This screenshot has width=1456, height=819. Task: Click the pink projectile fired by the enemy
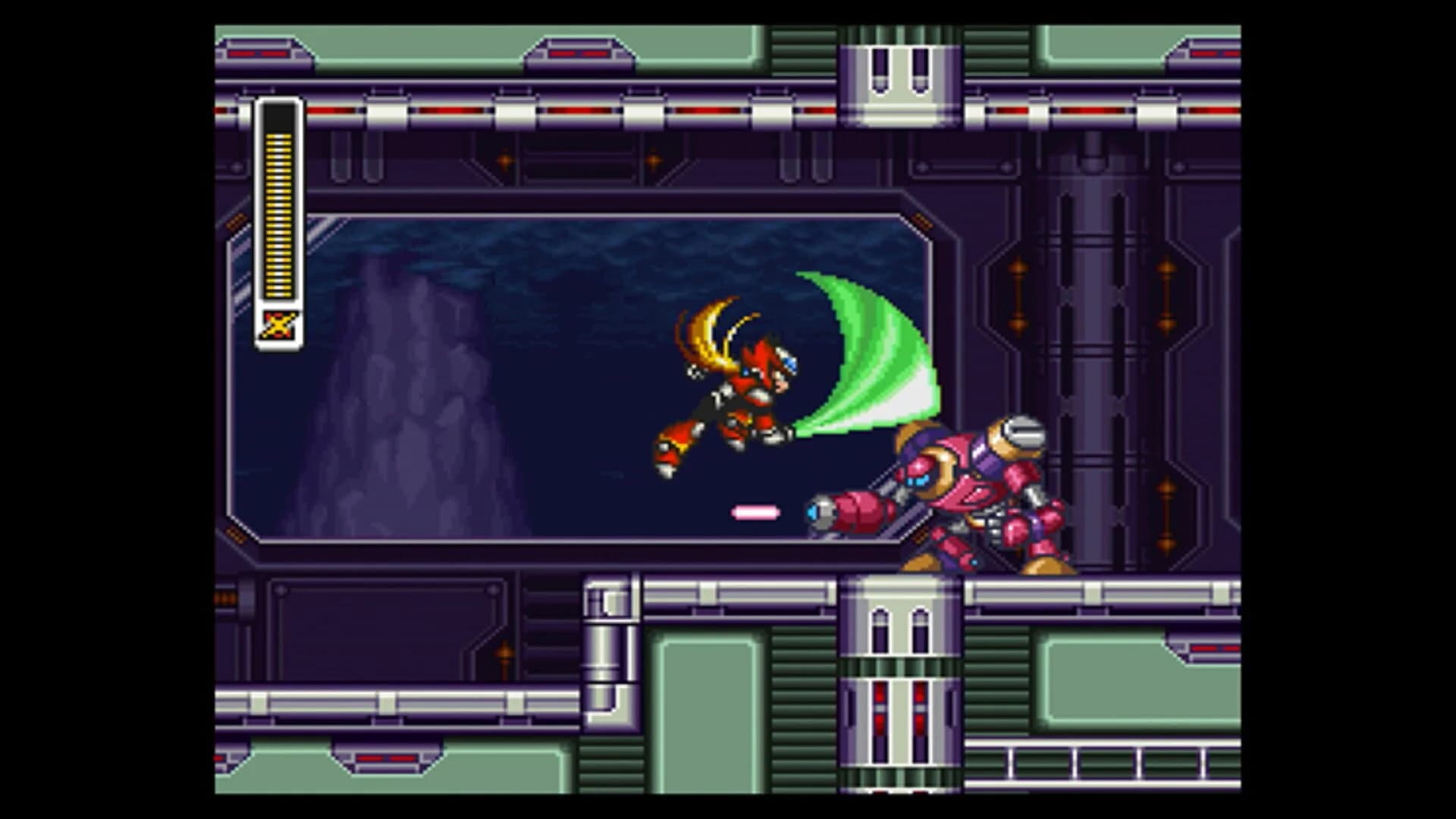click(x=755, y=513)
